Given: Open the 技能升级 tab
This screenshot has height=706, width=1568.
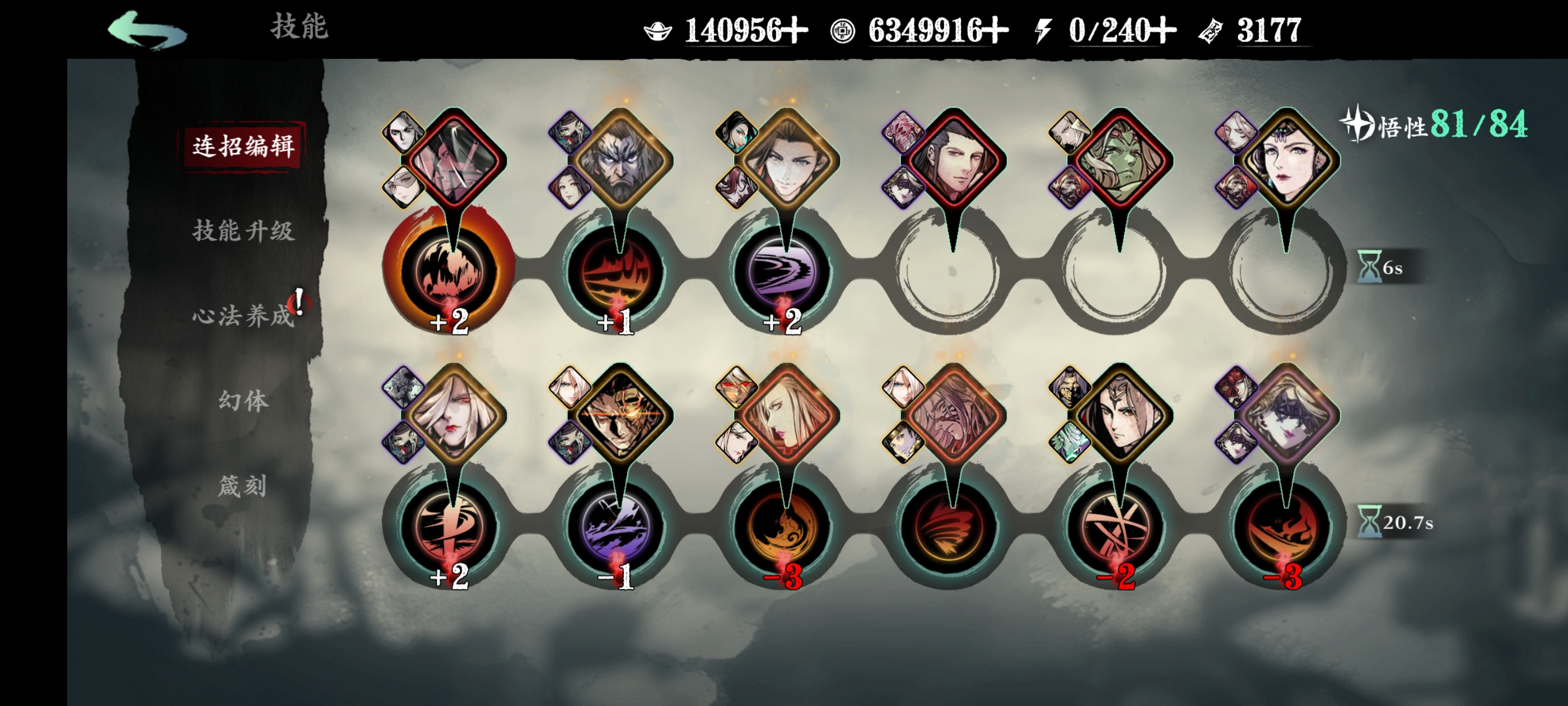Looking at the screenshot, I should pyautogui.click(x=243, y=231).
